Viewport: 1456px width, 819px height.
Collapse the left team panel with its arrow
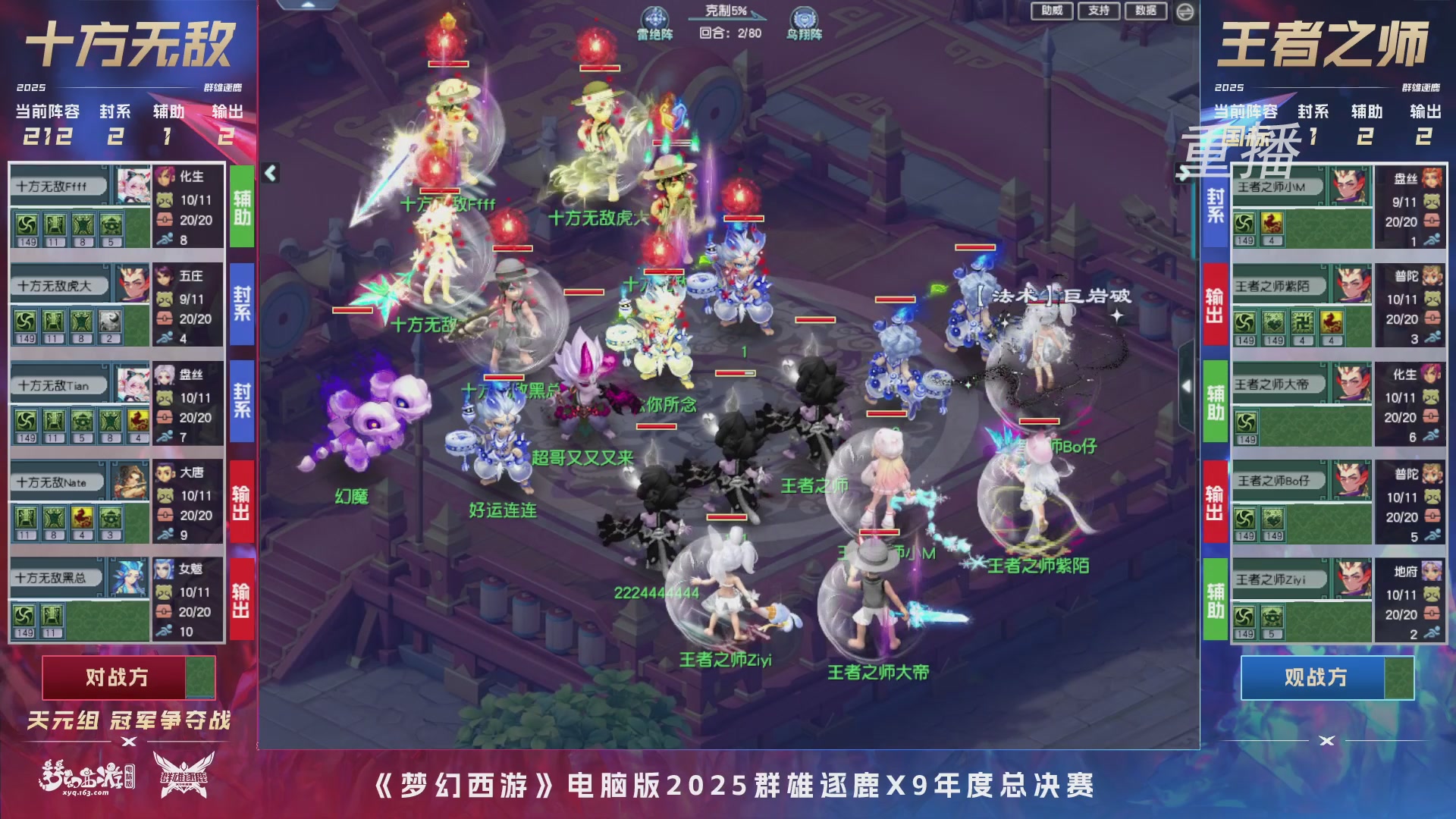click(269, 173)
